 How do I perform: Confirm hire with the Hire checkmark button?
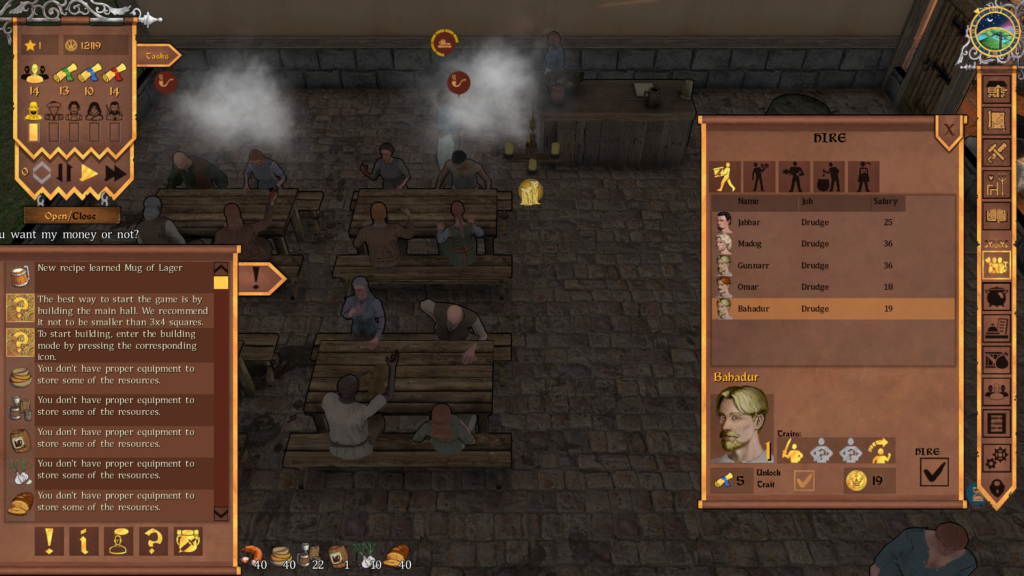point(933,472)
